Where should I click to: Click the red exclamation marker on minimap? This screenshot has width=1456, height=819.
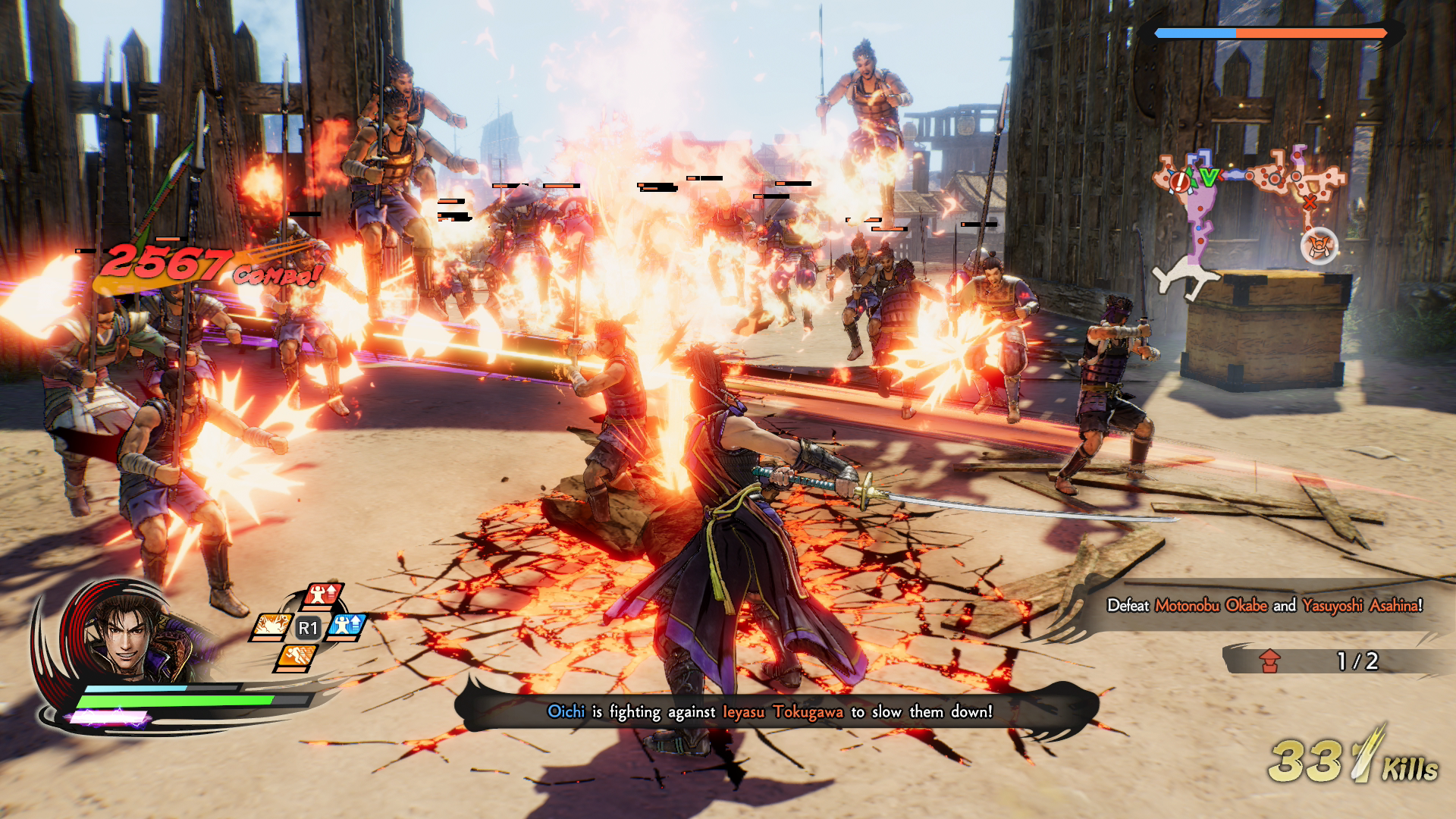point(1180,180)
